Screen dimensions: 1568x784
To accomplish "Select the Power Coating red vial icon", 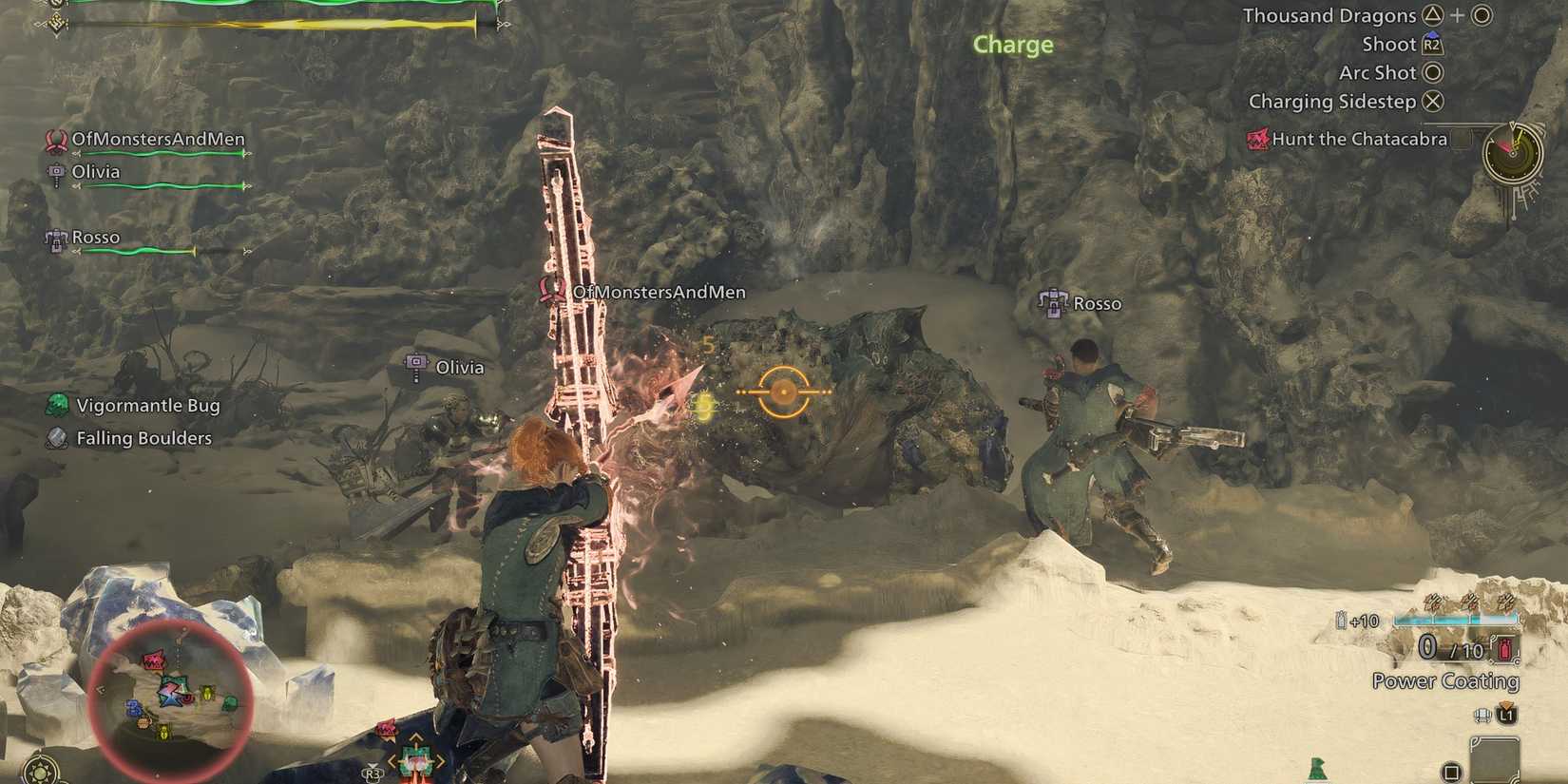I will 1504,649.
